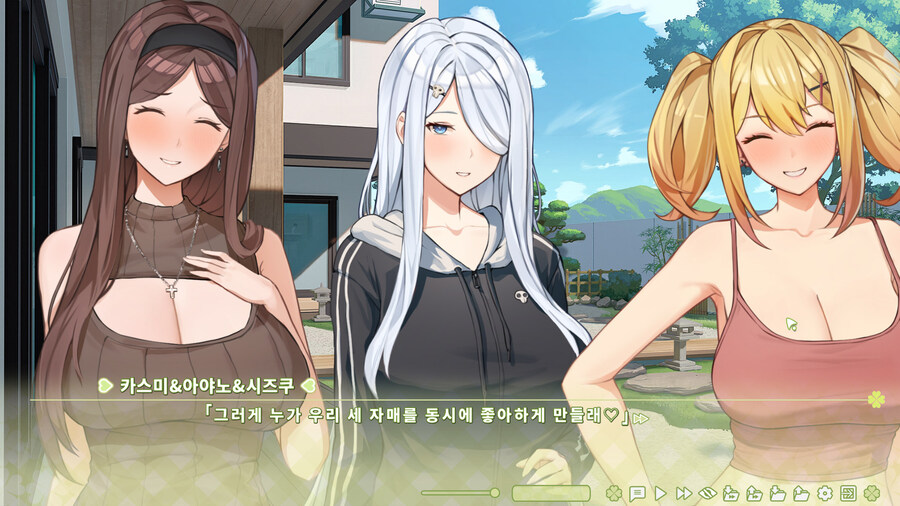Screen dimensions: 900x506
Task: Open the backlog speech bubble icon
Action: point(637,493)
